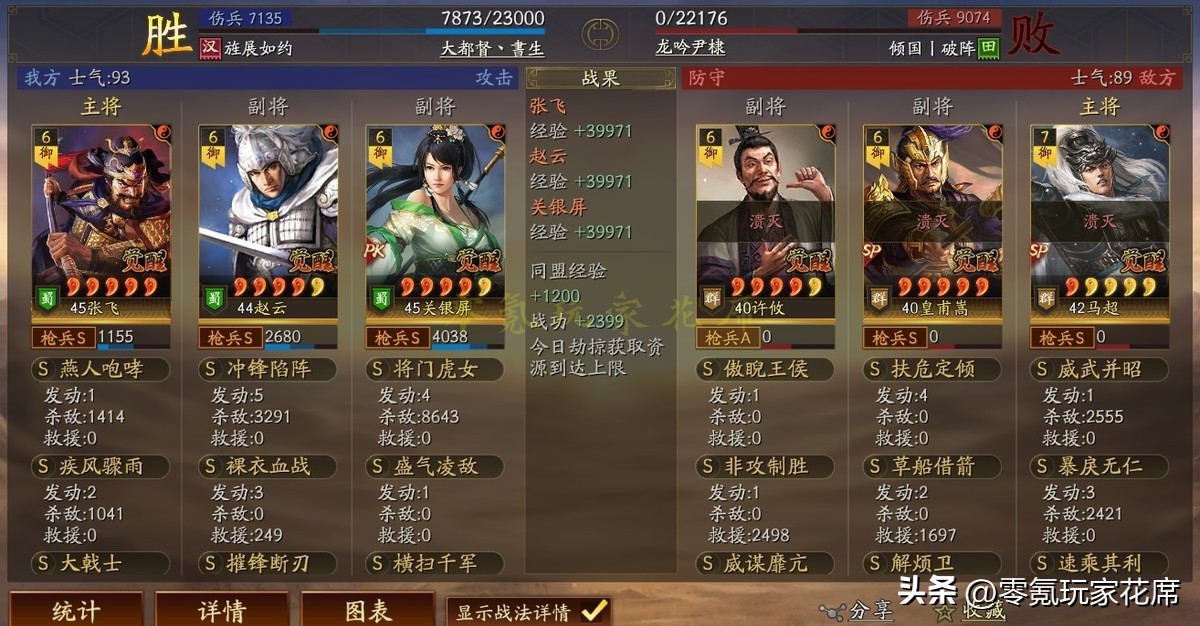This screenshot has width=1200, height=626.
Task: View the defeated 皇甫嵩 general card
Action: 932,220
